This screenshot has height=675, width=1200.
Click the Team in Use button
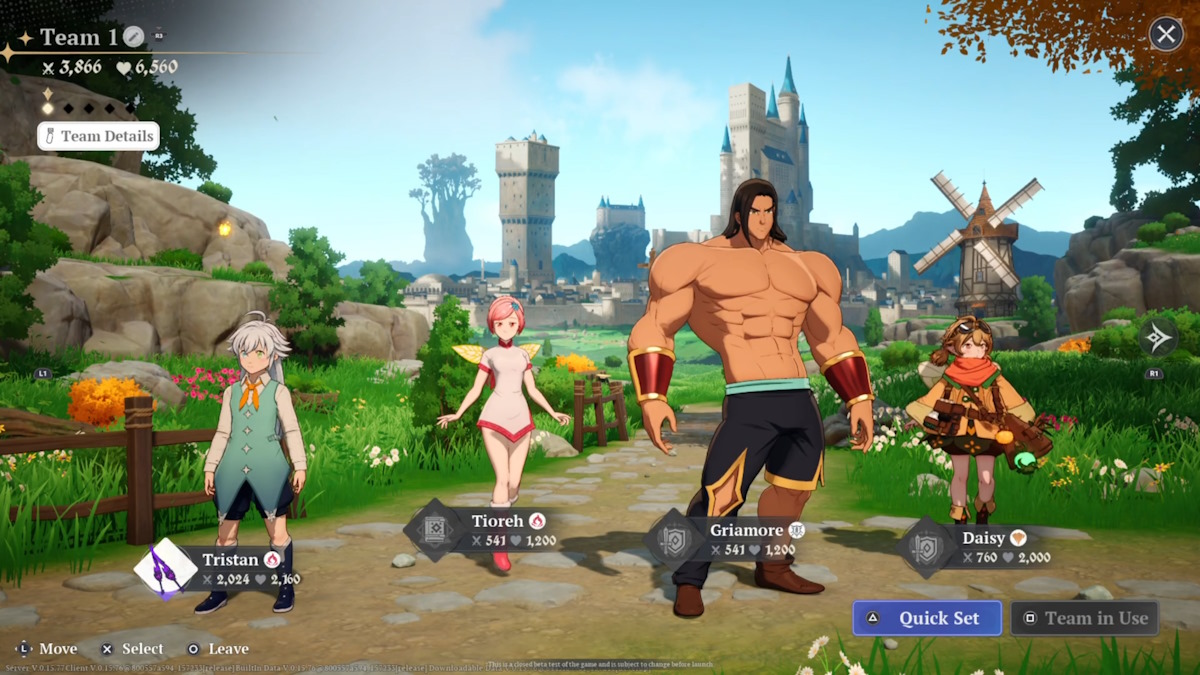tap(1084, 618)
